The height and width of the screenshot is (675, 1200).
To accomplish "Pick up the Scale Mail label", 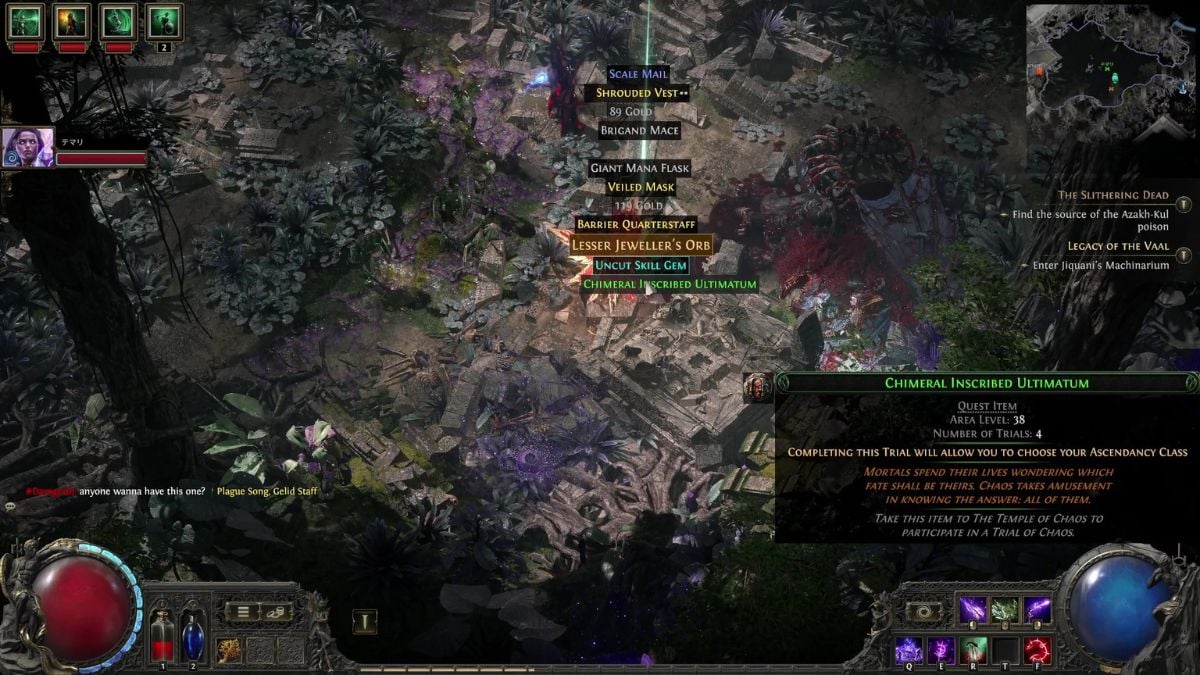I will [638, 74].
